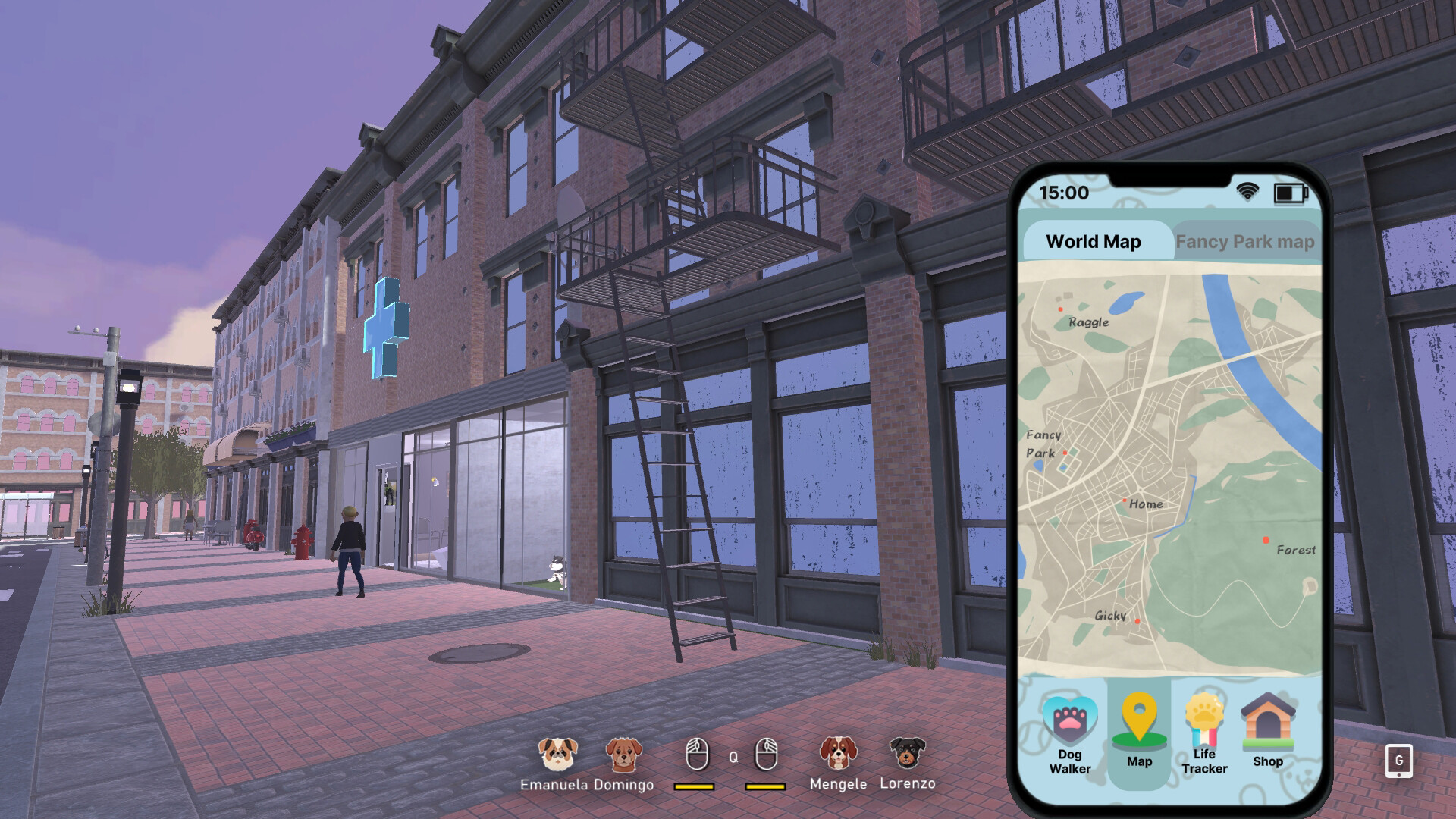Image resolution: width=1456 pixels, height=819 pixels.
Task: Click the Raggle location on the map
Action: click(1059, 309)
